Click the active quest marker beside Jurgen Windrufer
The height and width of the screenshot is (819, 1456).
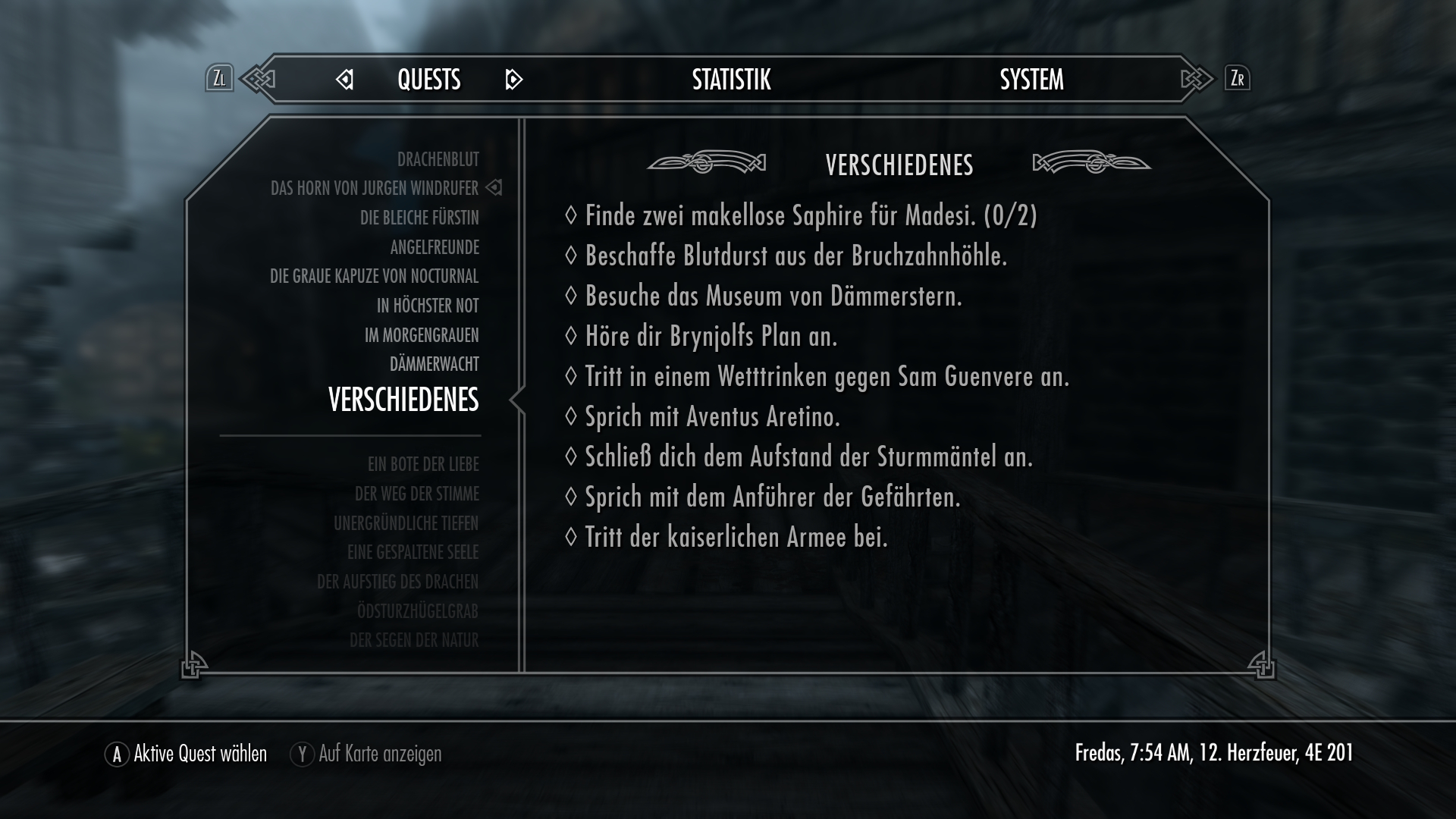coord(494,188)
